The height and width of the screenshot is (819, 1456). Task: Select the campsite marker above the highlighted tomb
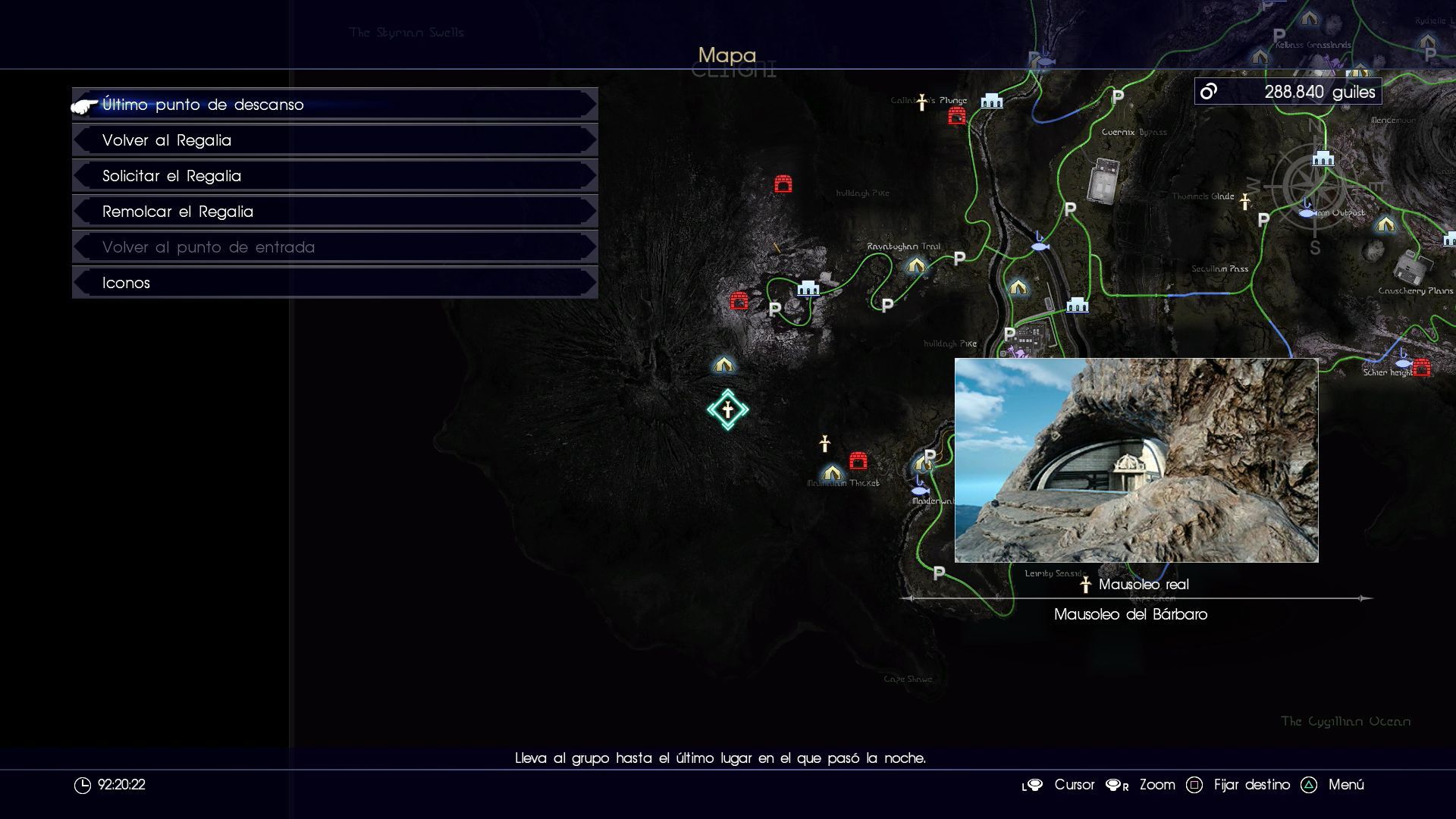(723, 365)
